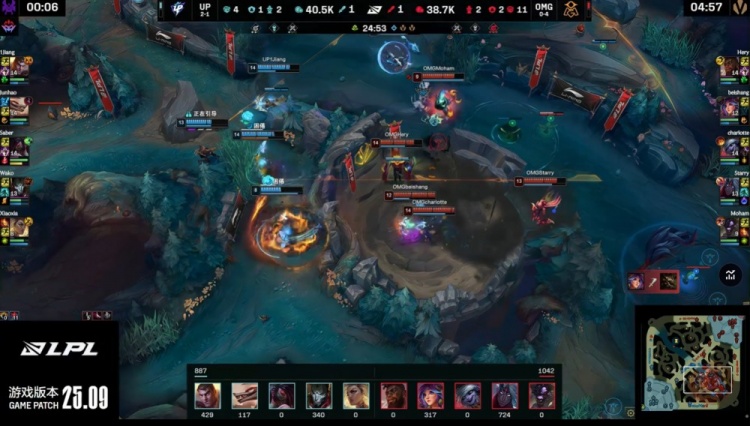Select the blue champion portrait showing 117

click(244, 394)
